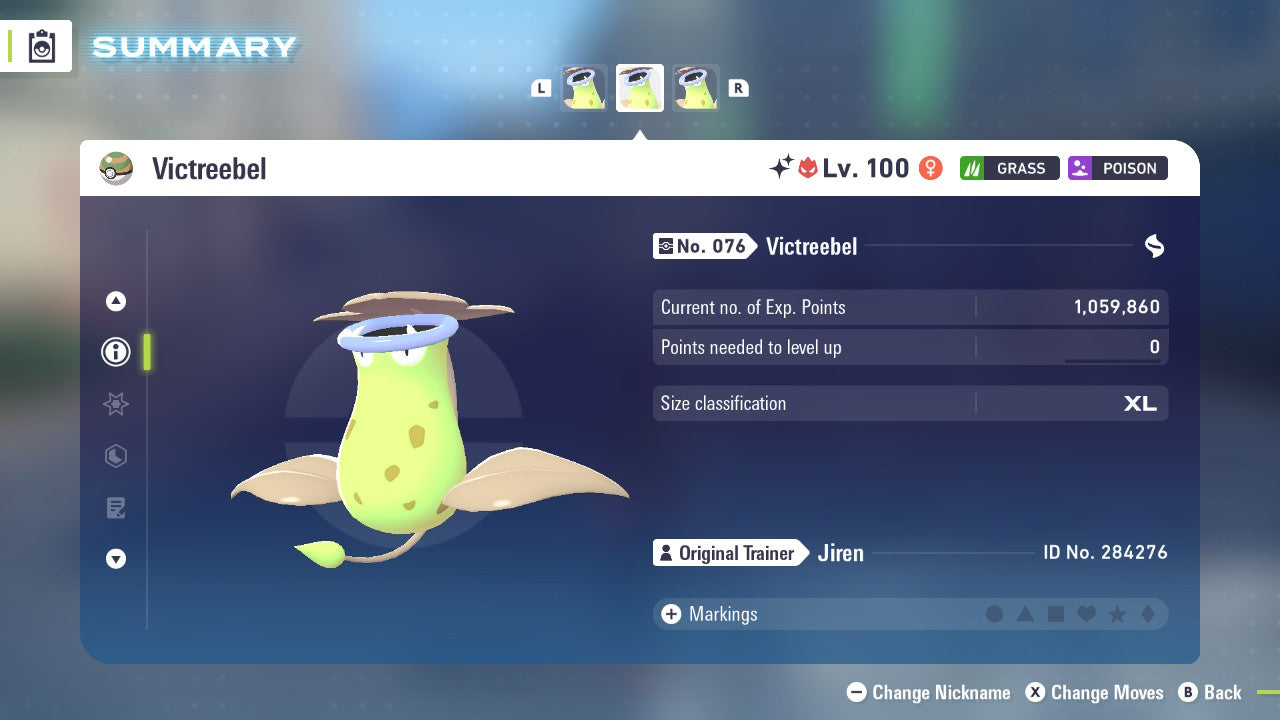Toggle the circle marking
1280x720 pixels.
995,614
